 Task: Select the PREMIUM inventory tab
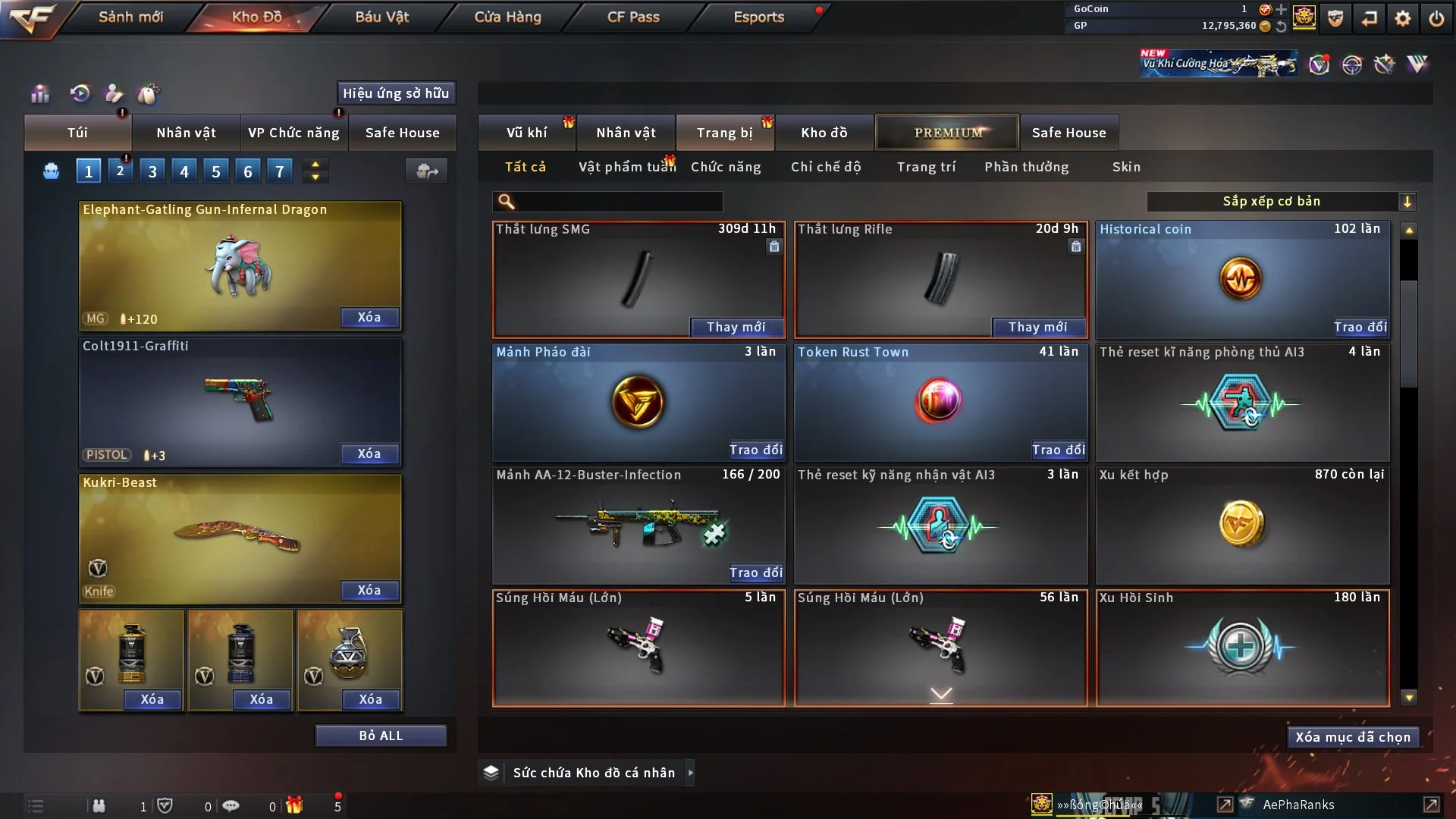click(947, 133)
